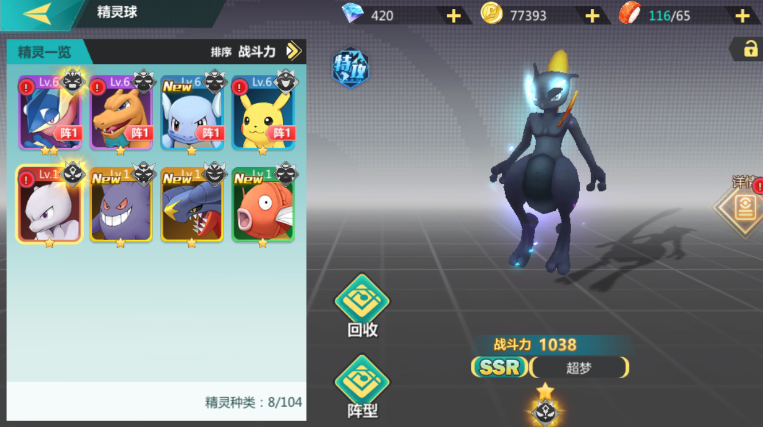
Task: Select the Garchomp card
Action: pos(192,204)
